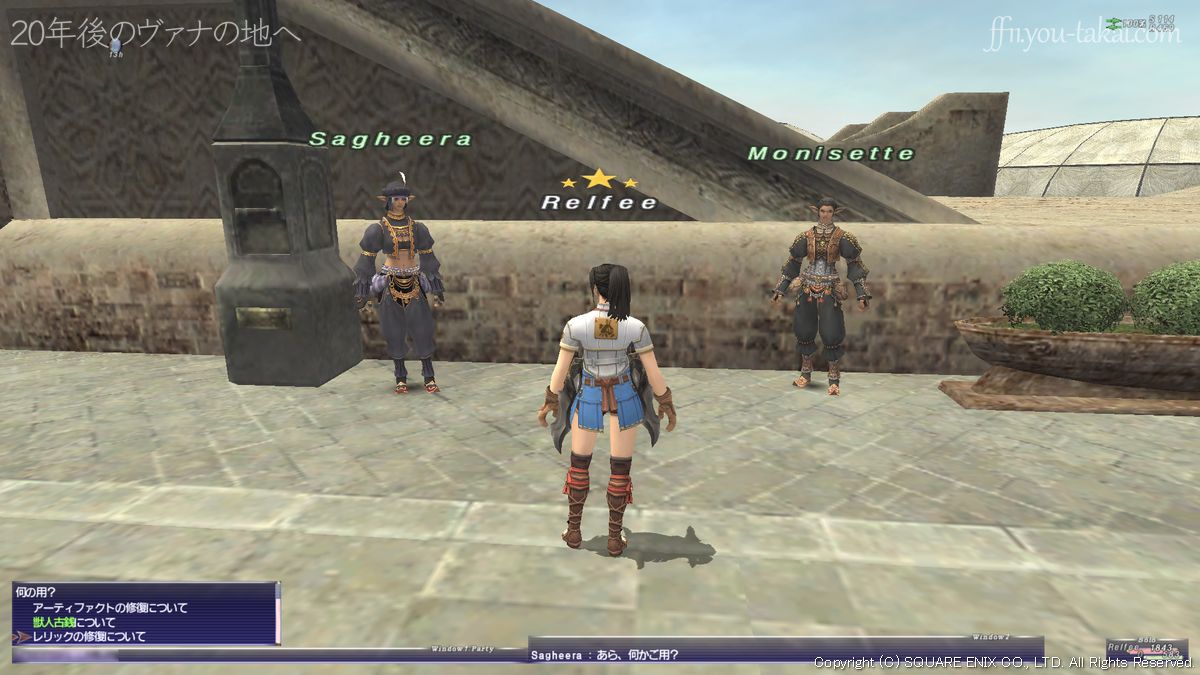The image size is (1200, 675).
Task: Choose the 獣人古銭について option
Action: (x=74, y=622)
